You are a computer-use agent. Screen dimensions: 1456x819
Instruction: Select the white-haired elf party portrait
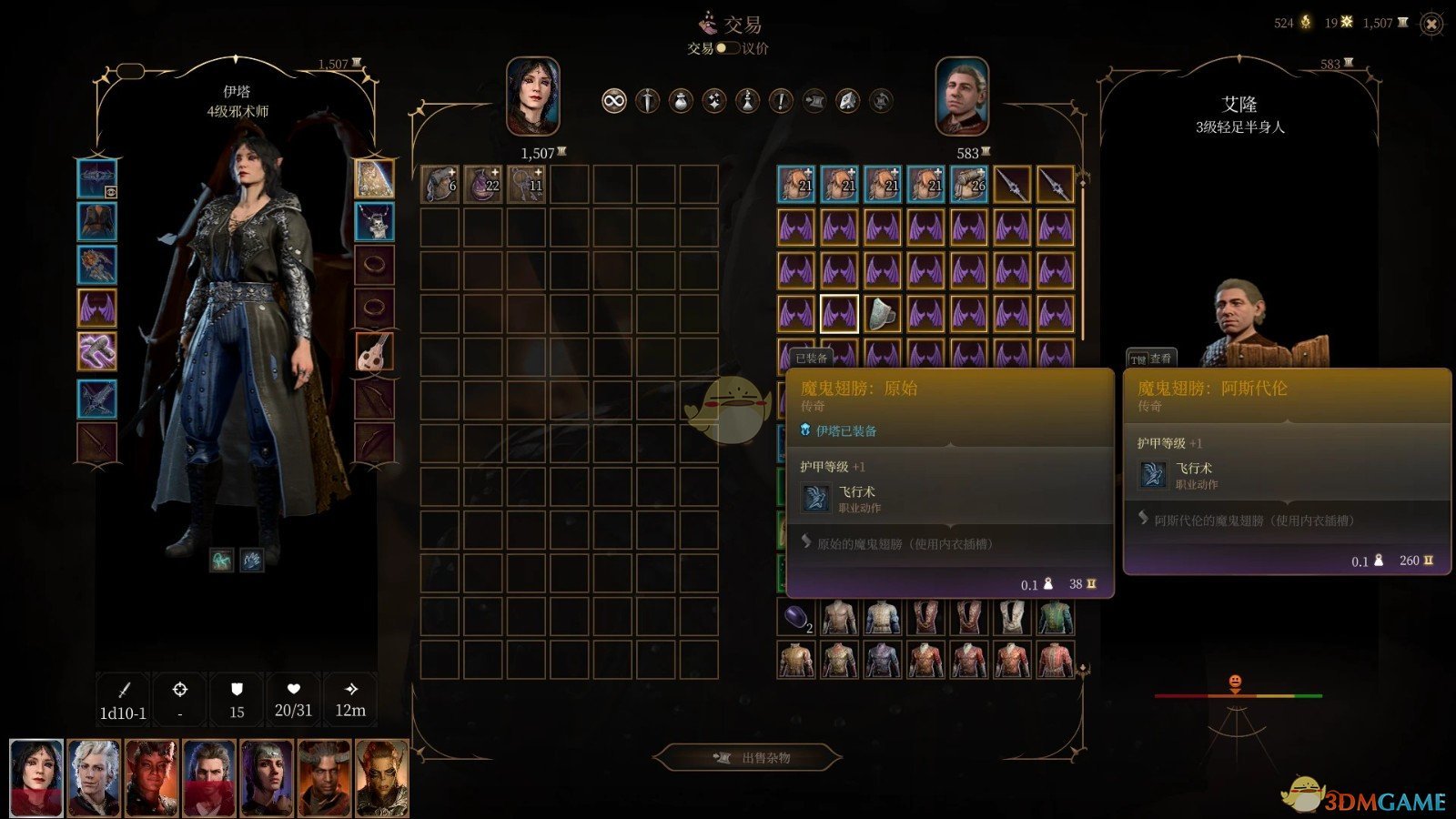click(94, 777)
